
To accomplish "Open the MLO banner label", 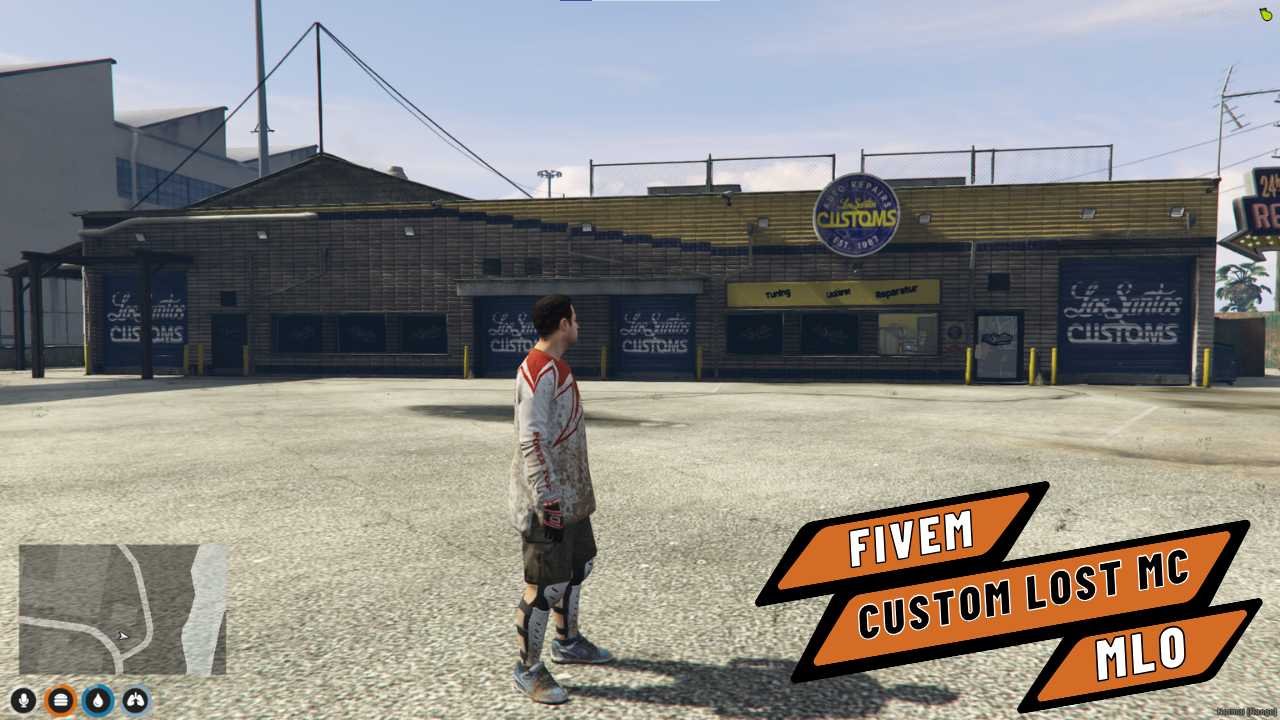I will (x=1143, y=651).
